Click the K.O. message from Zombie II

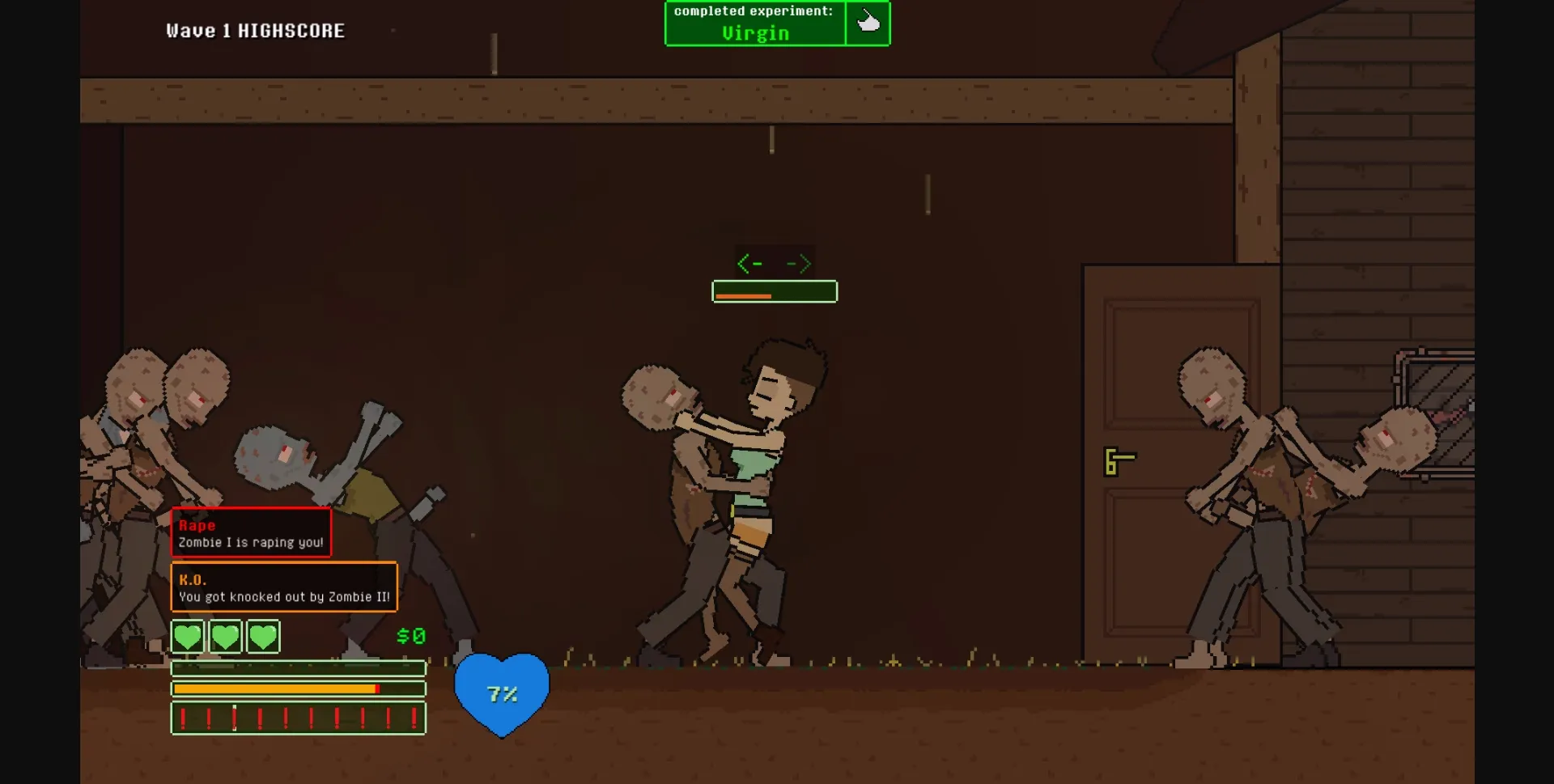283,596
